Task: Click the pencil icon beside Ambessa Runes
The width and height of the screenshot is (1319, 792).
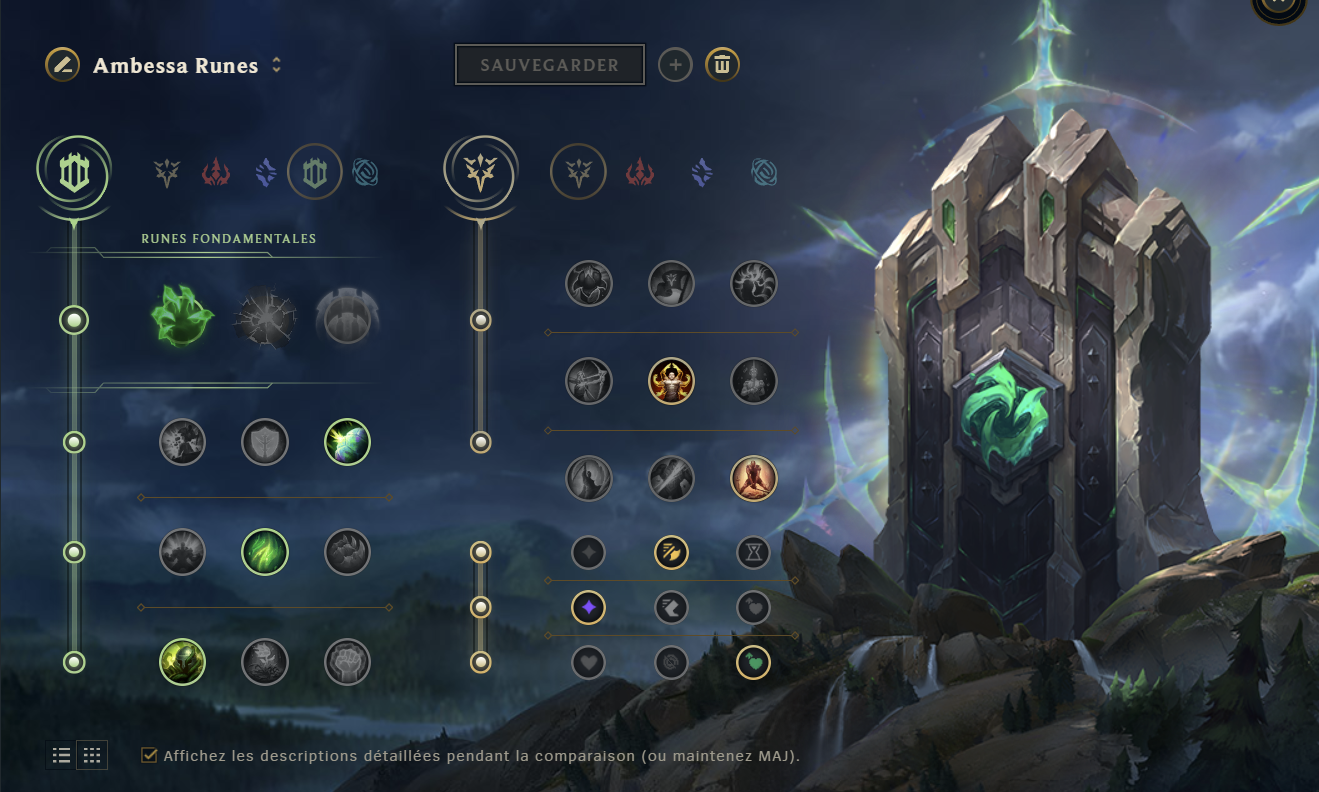Action: click(x=60, y=64)
